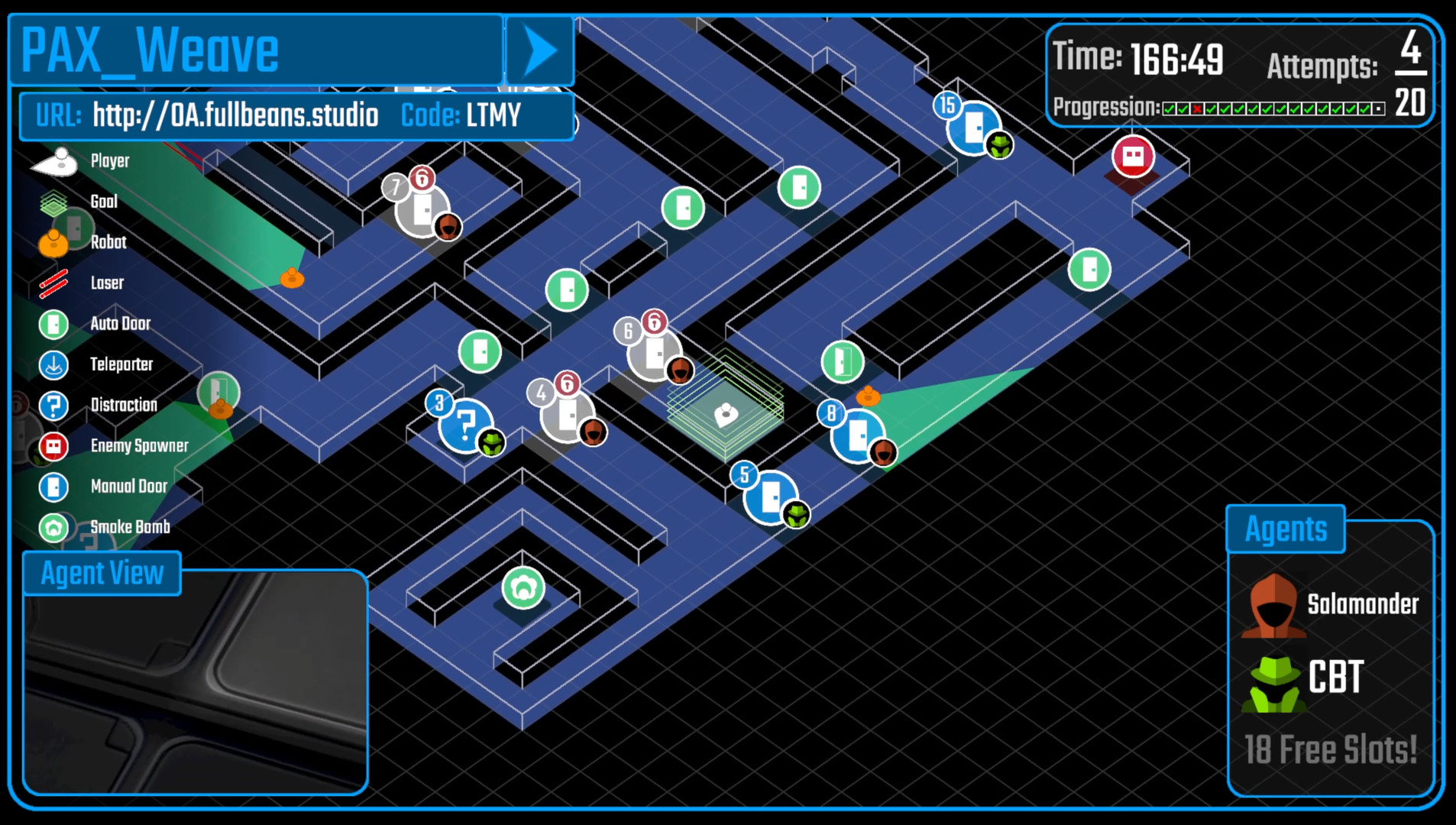Viewport: 1456px width, 825px height.
Task: Click the Laser legend icon
Action: 53,283
